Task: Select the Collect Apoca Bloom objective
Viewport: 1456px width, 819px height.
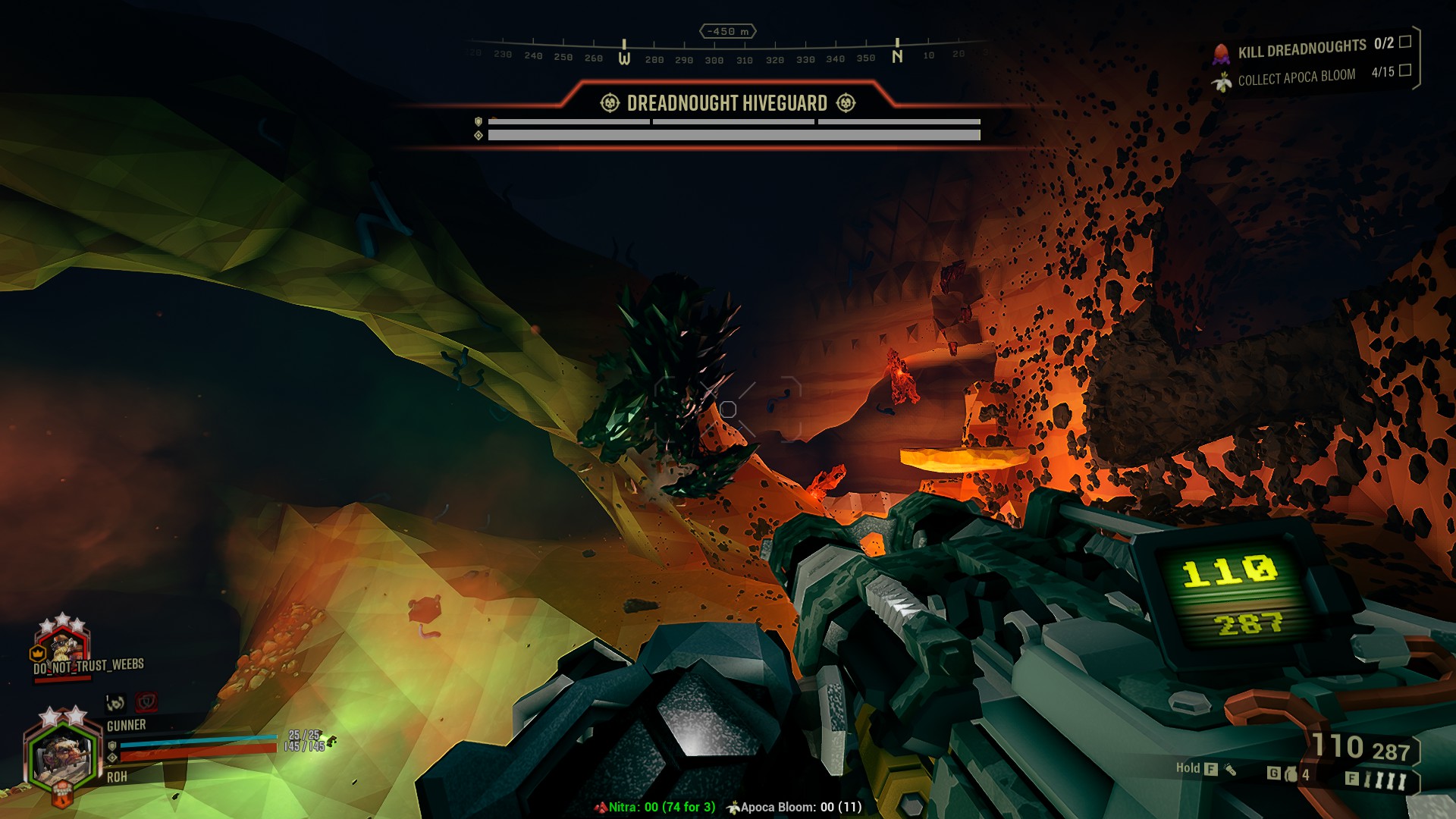Action: [x=1296, y=77]
